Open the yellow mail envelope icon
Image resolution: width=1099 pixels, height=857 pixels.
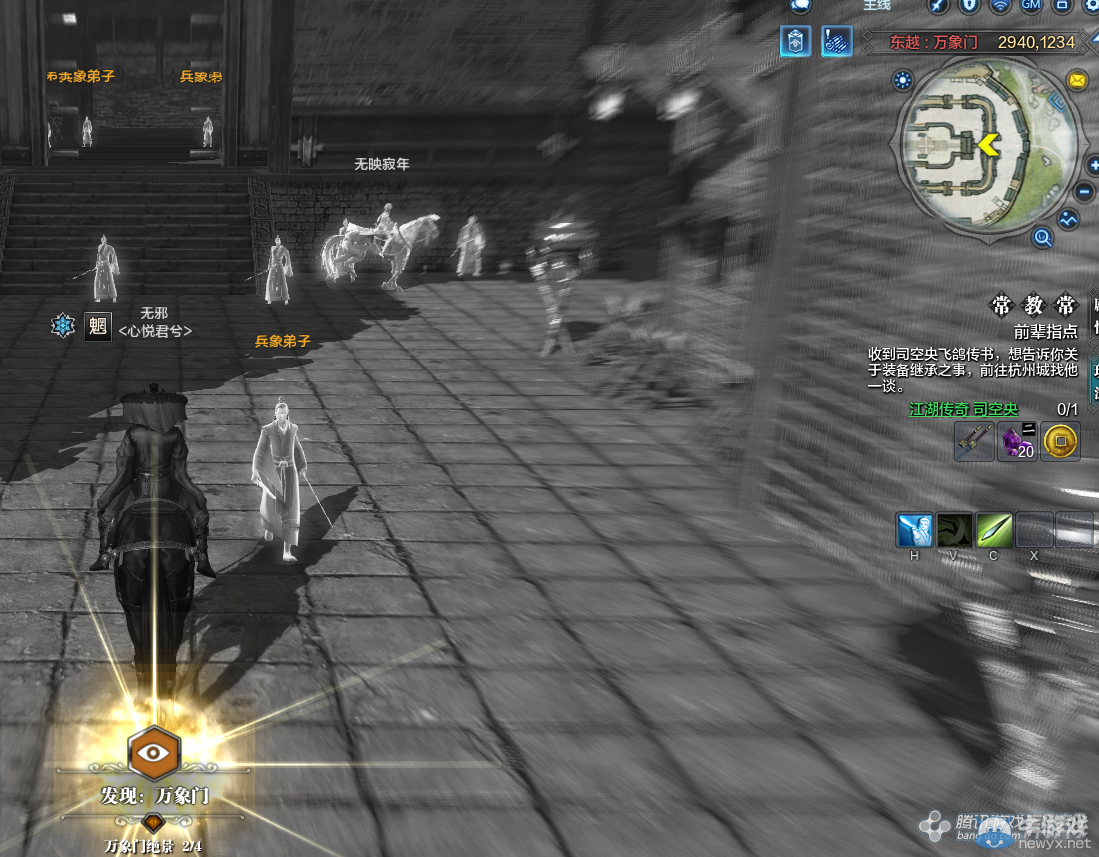[1077, 80]
